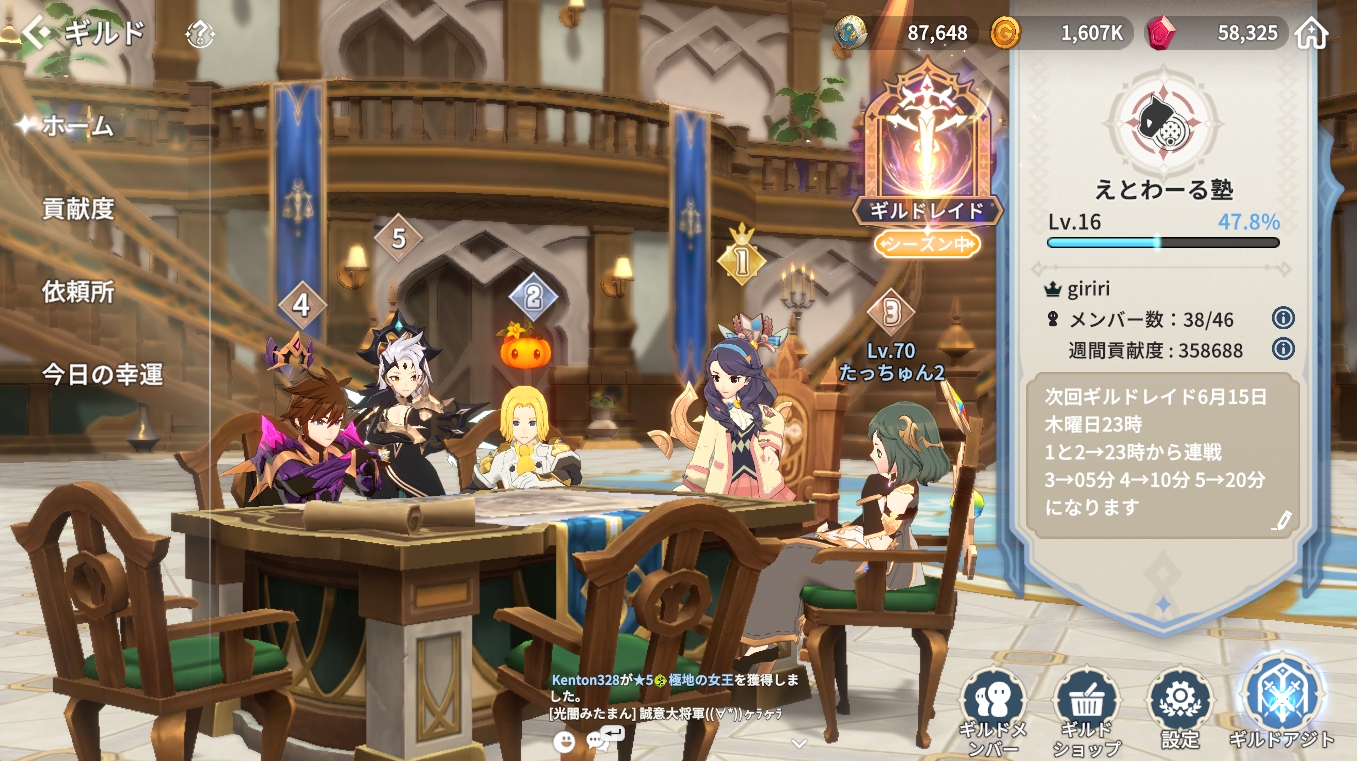The height and width of the screenshot is (761, 1357).
Task: Show info for メンバー数
Action: [1283, 319]
